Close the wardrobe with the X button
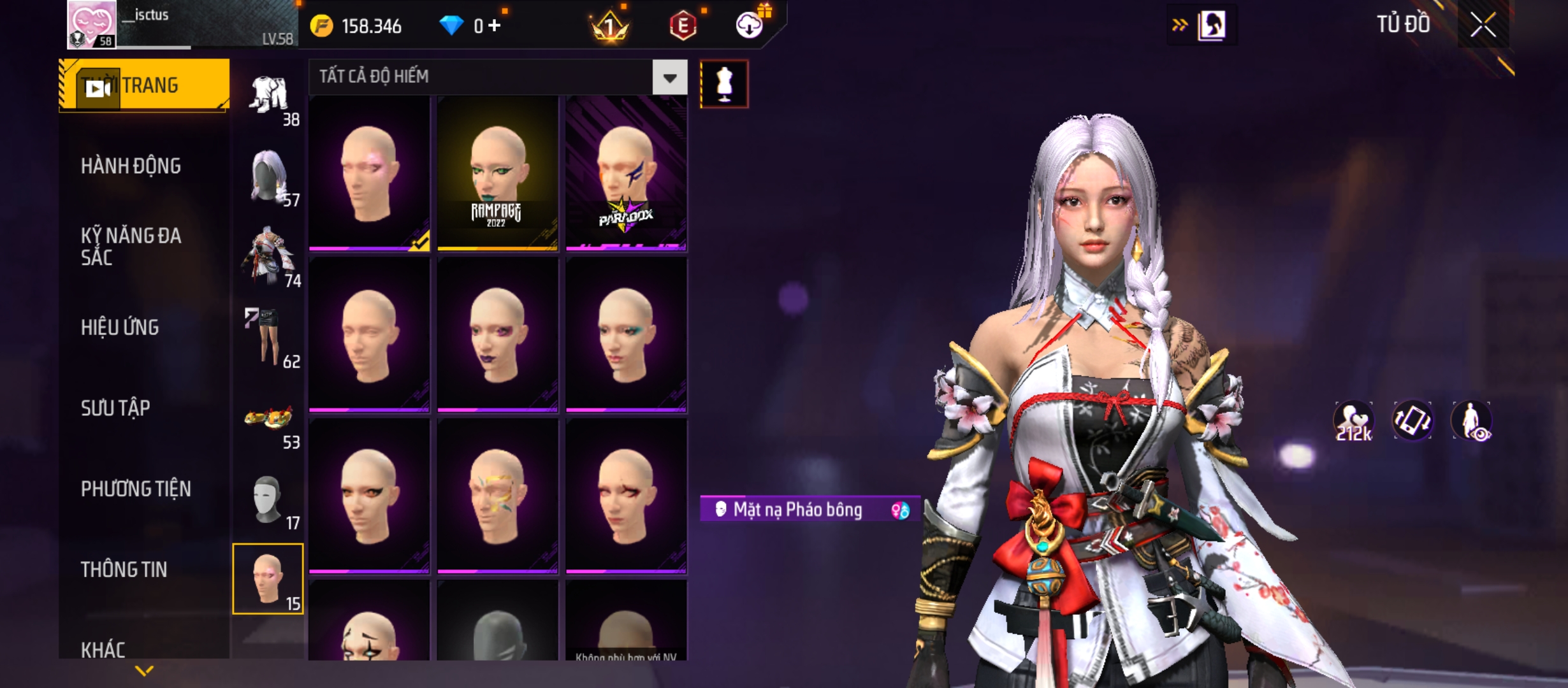 [x=1483, y=25]
